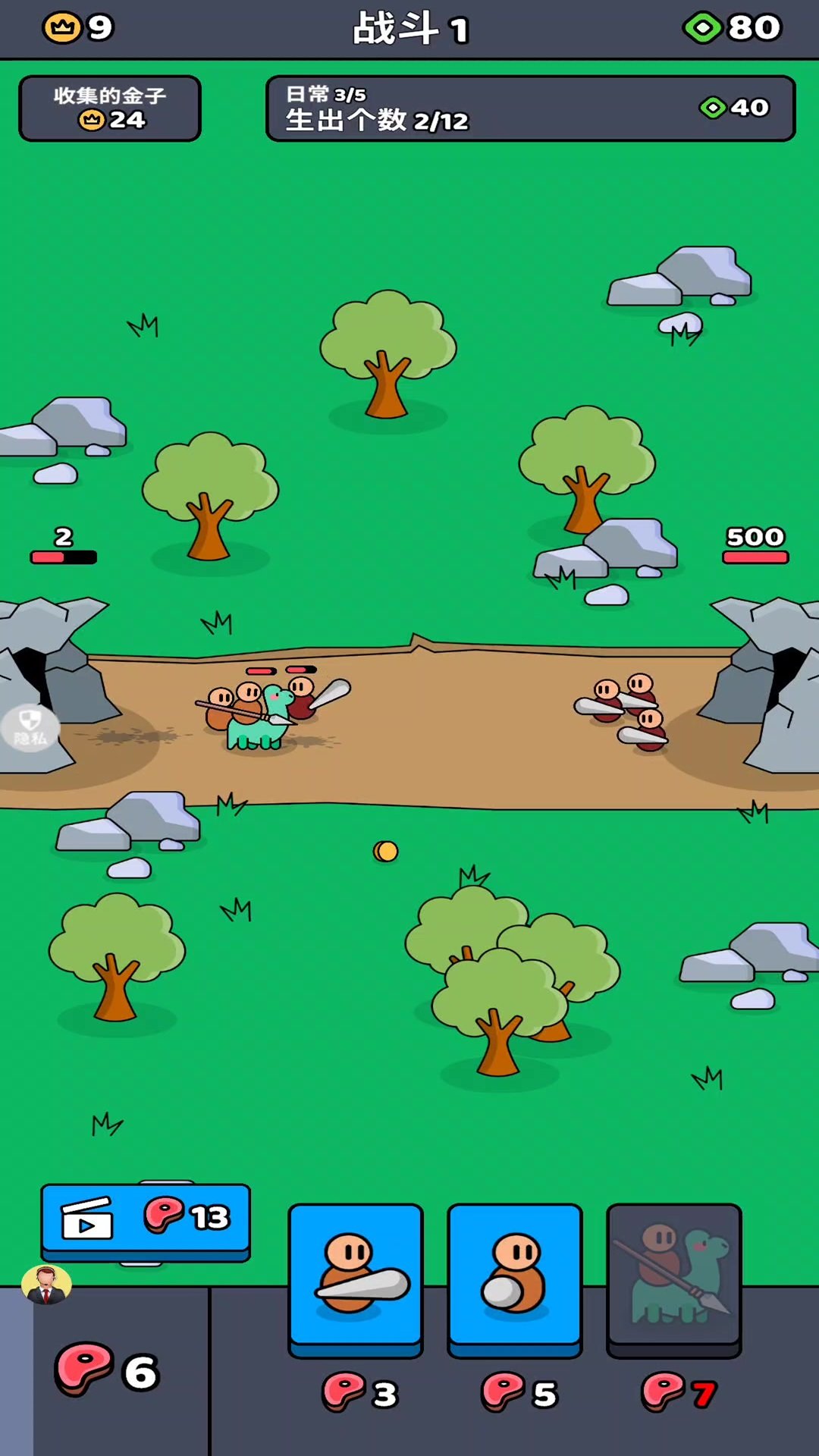The image size is (819, 1456).
Task: Open the collected gold panel
Action: pyautogui.click(x=110, y=108)
